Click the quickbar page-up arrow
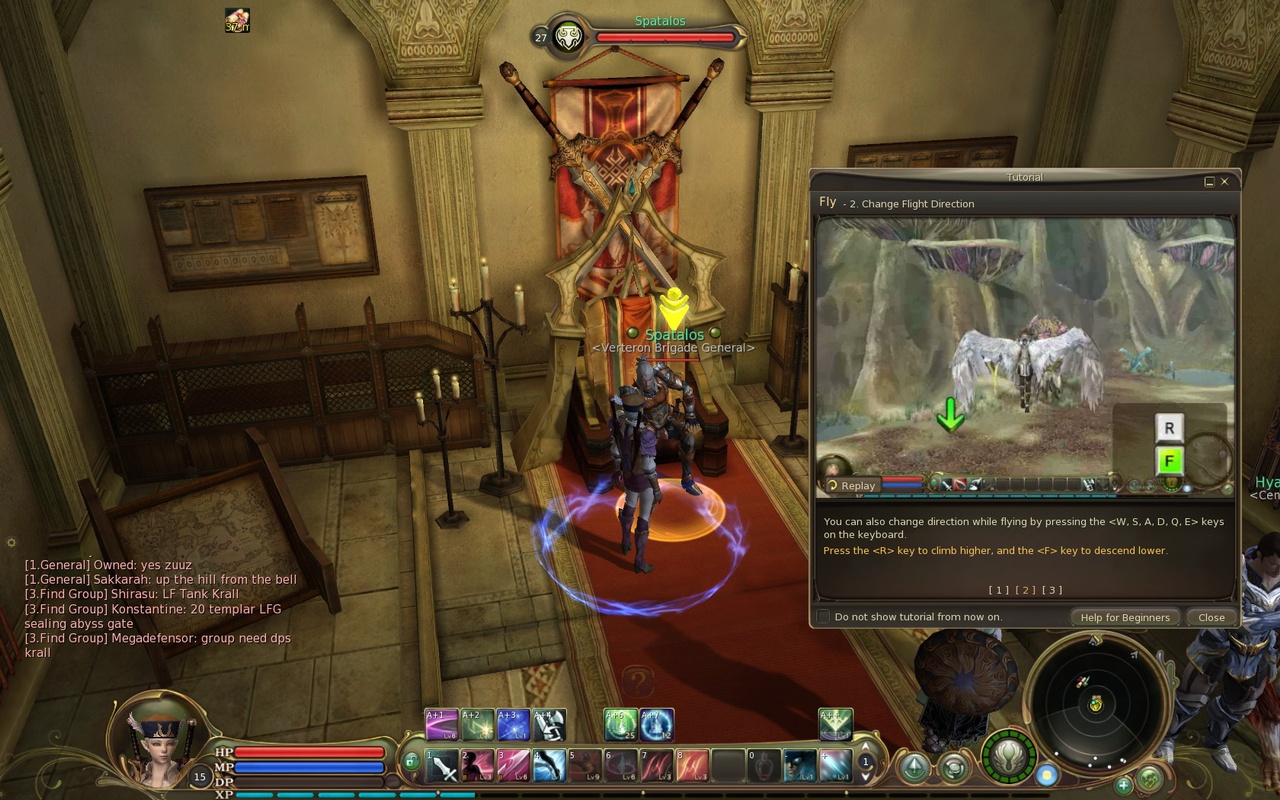The height and width of the screenshot is (800, 1280). (x=866, y=748)
